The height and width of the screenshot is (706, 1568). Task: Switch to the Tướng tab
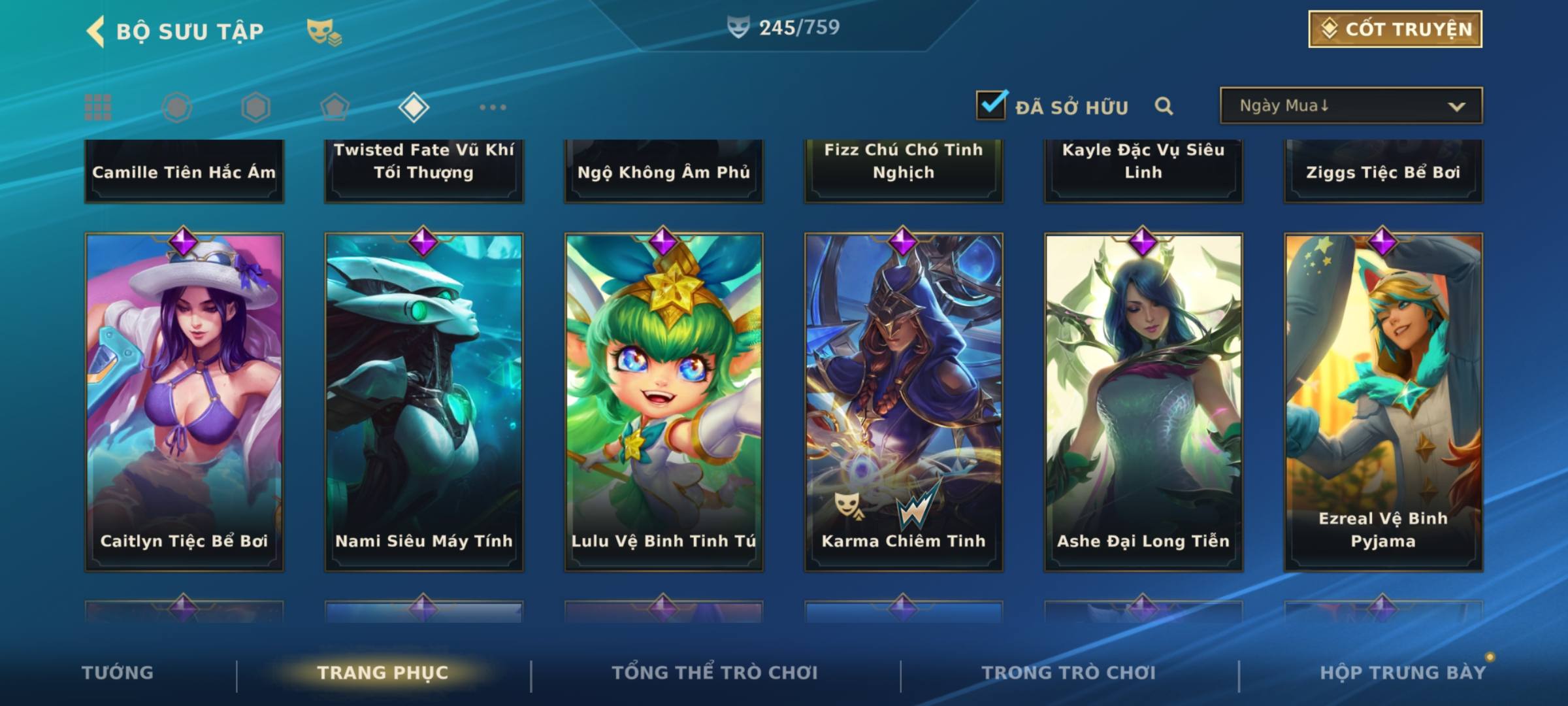click(118, 673)
